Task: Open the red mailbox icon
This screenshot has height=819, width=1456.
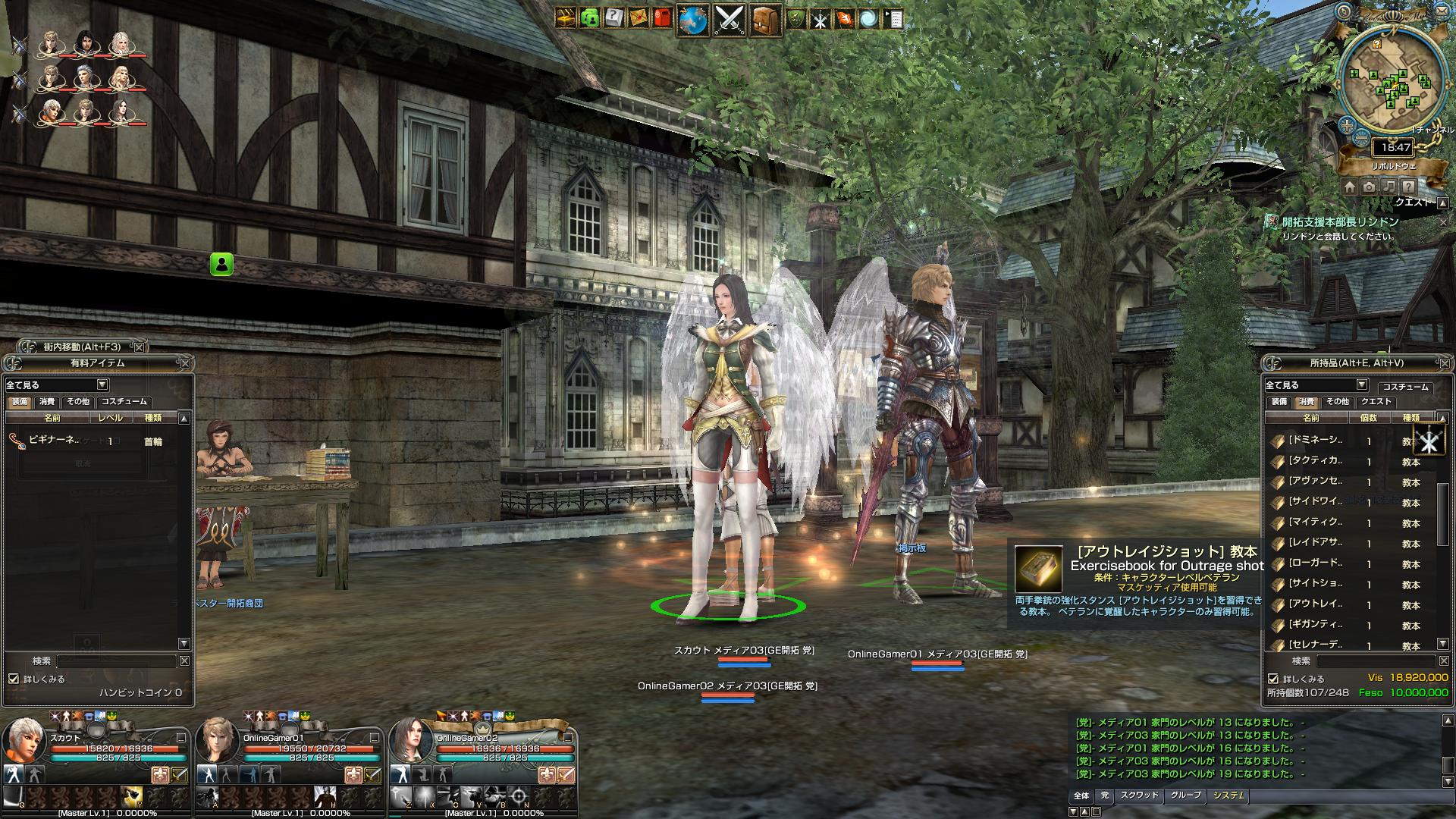Action: [662, 18]
